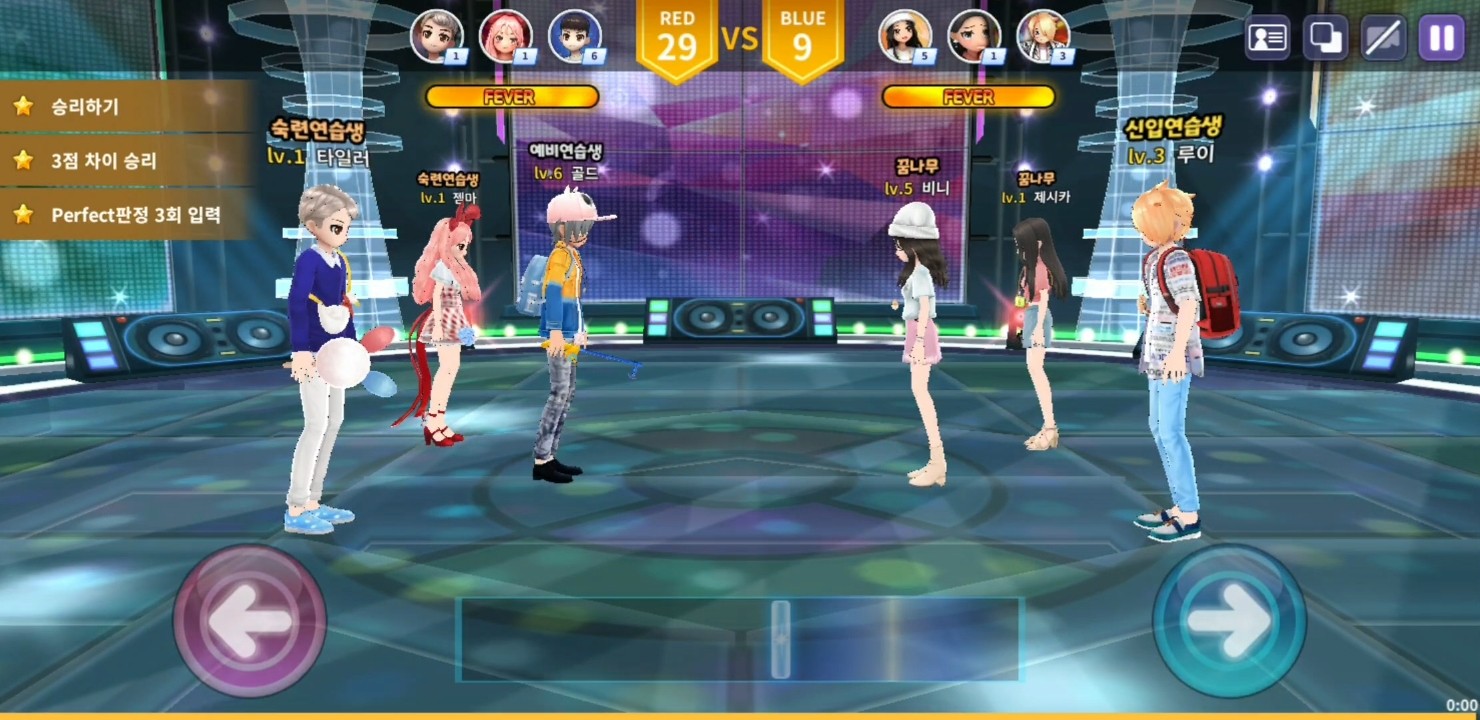Image resolution: width=1480 pixels, height=720 pixels.
Task: Click the overlapping squares icon
Action: [x=1326, y=38]
